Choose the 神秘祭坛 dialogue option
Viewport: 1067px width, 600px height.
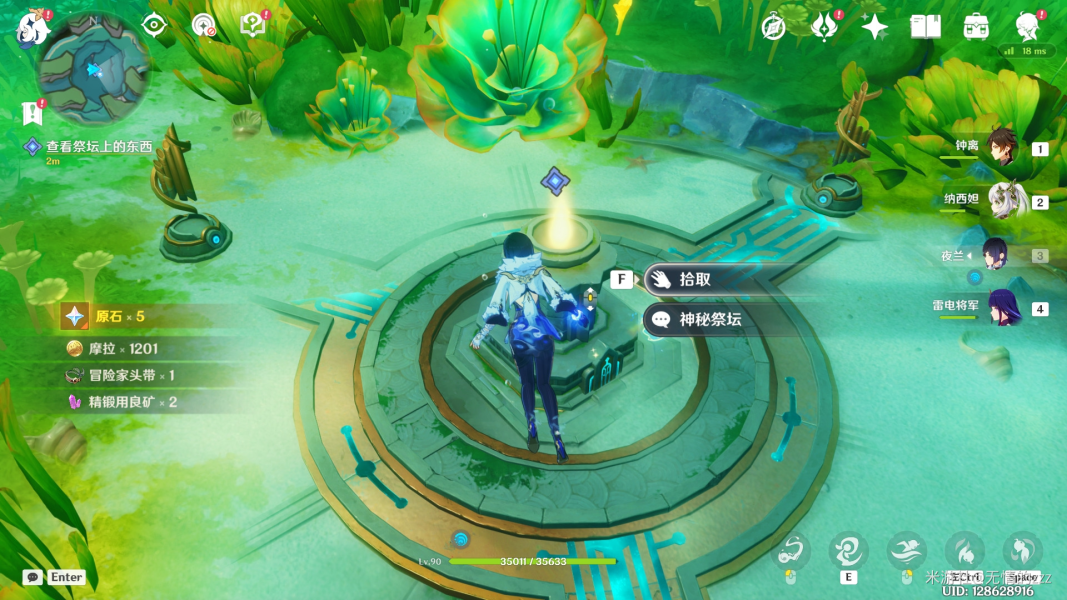coord(708,320)
